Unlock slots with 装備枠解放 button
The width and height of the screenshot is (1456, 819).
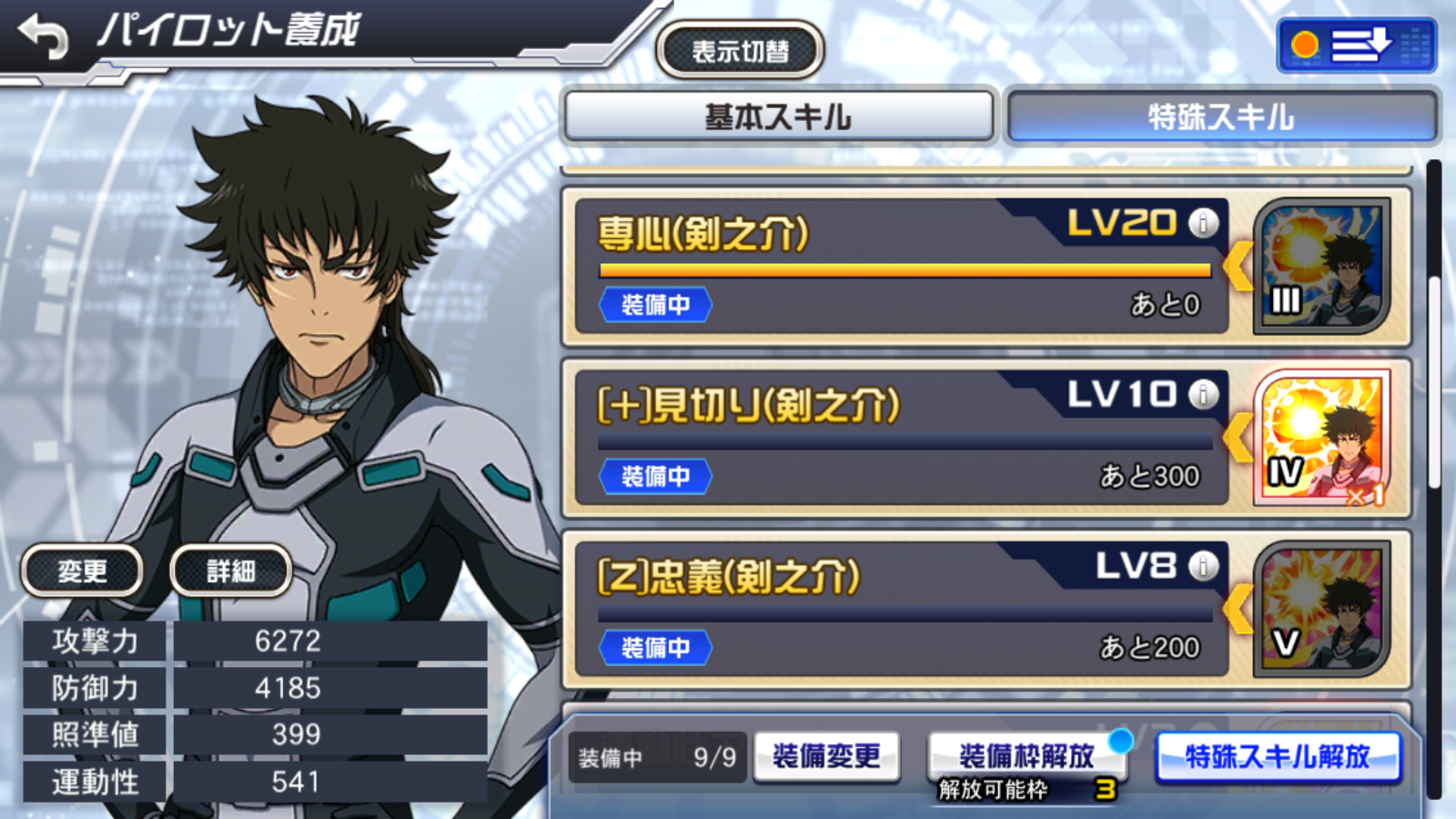coord(1026,756)
